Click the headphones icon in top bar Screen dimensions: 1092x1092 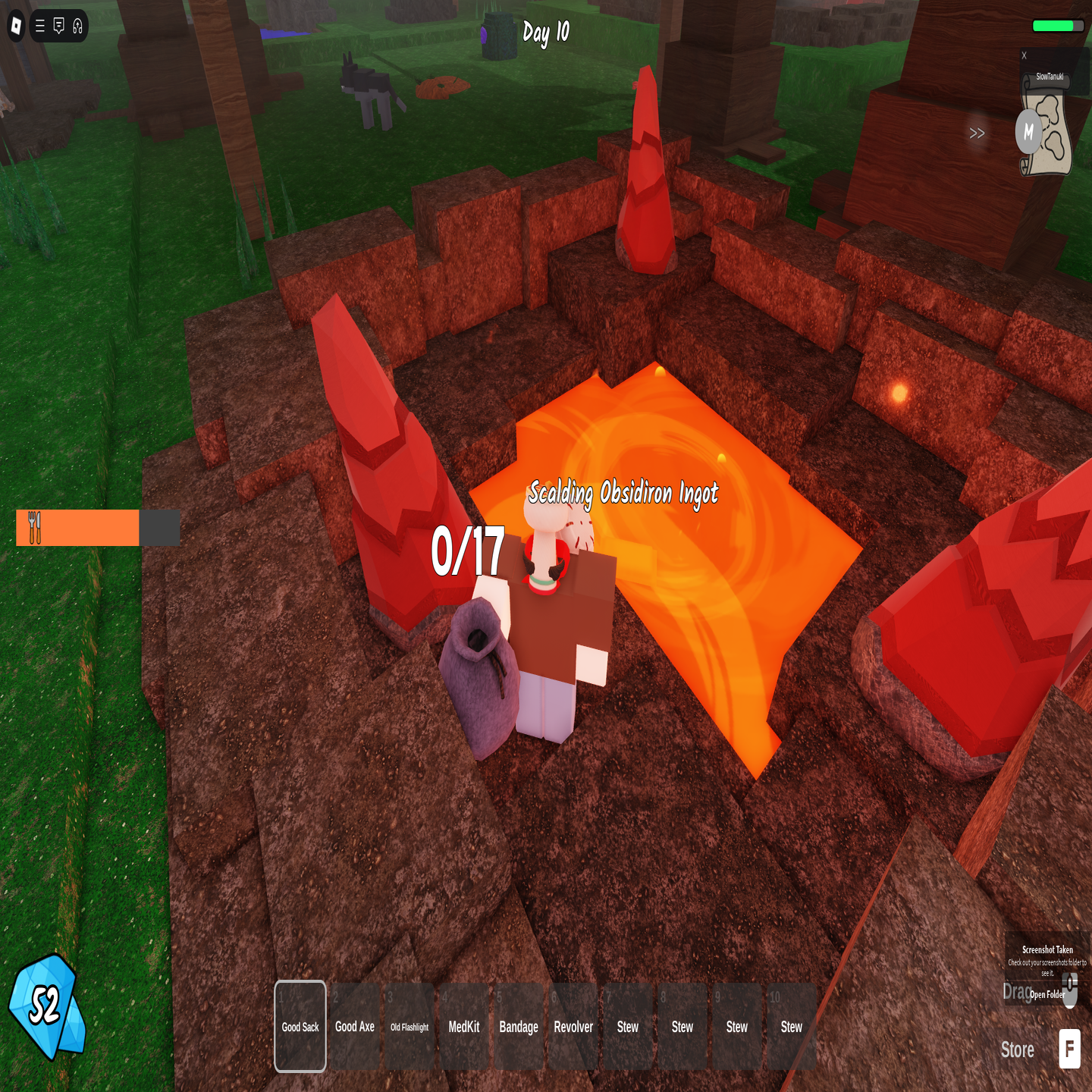(x=77, y=27)
